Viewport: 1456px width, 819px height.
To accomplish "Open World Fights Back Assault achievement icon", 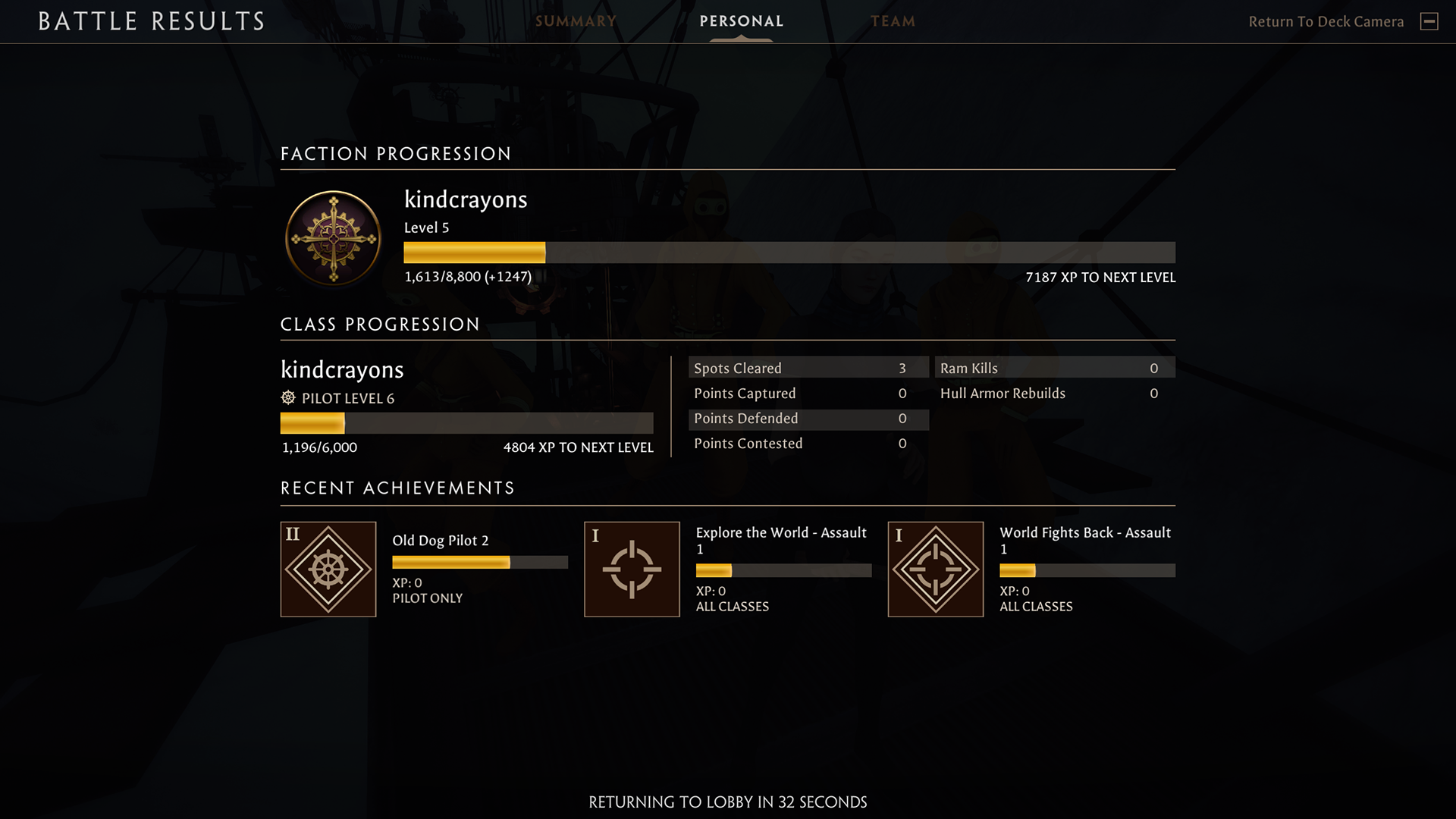I will 936,569.
